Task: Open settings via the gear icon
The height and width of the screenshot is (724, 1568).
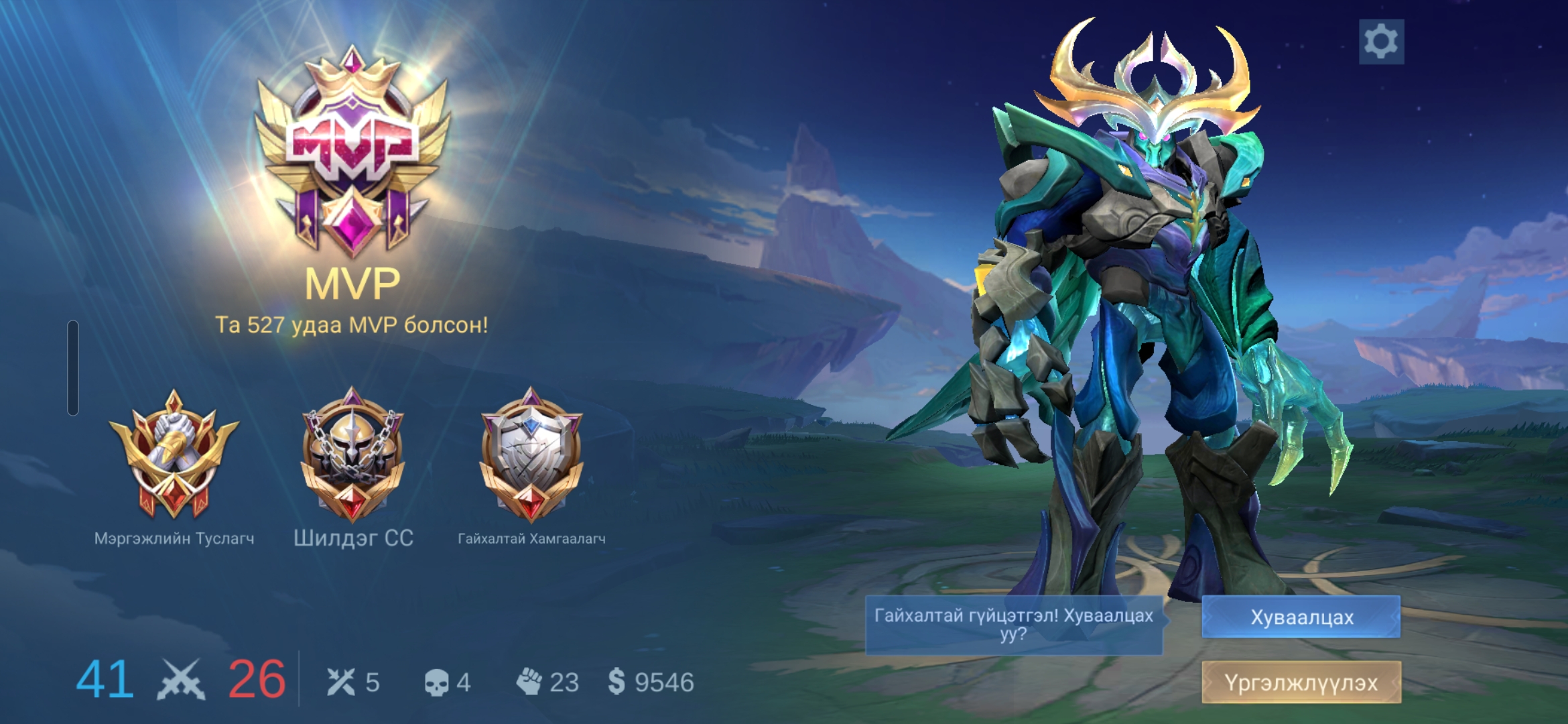Action: coord(1381,42)
